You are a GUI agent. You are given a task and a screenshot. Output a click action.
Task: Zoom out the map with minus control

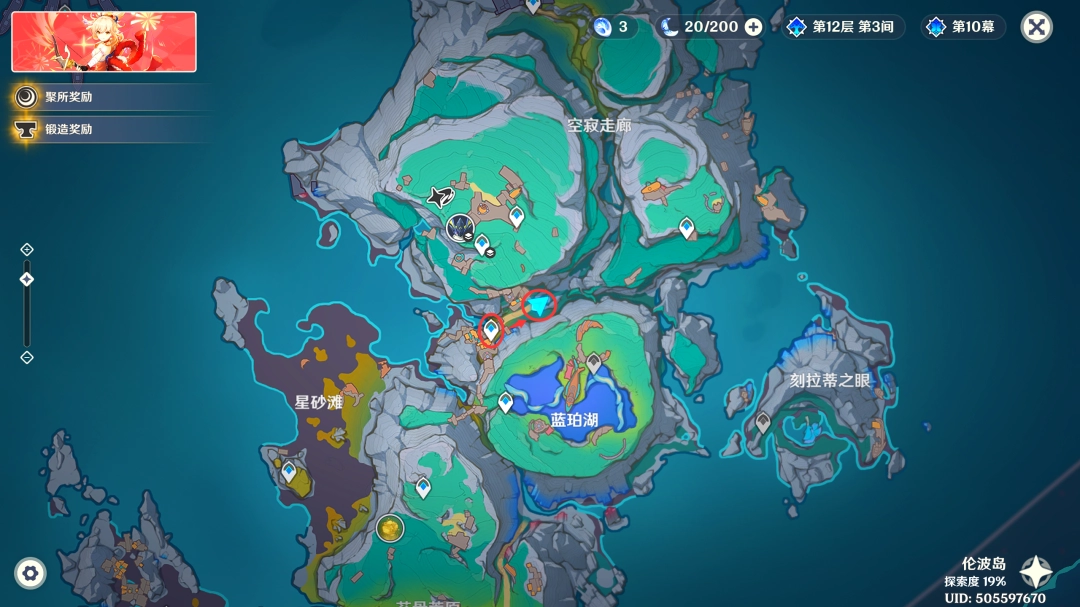27,357
